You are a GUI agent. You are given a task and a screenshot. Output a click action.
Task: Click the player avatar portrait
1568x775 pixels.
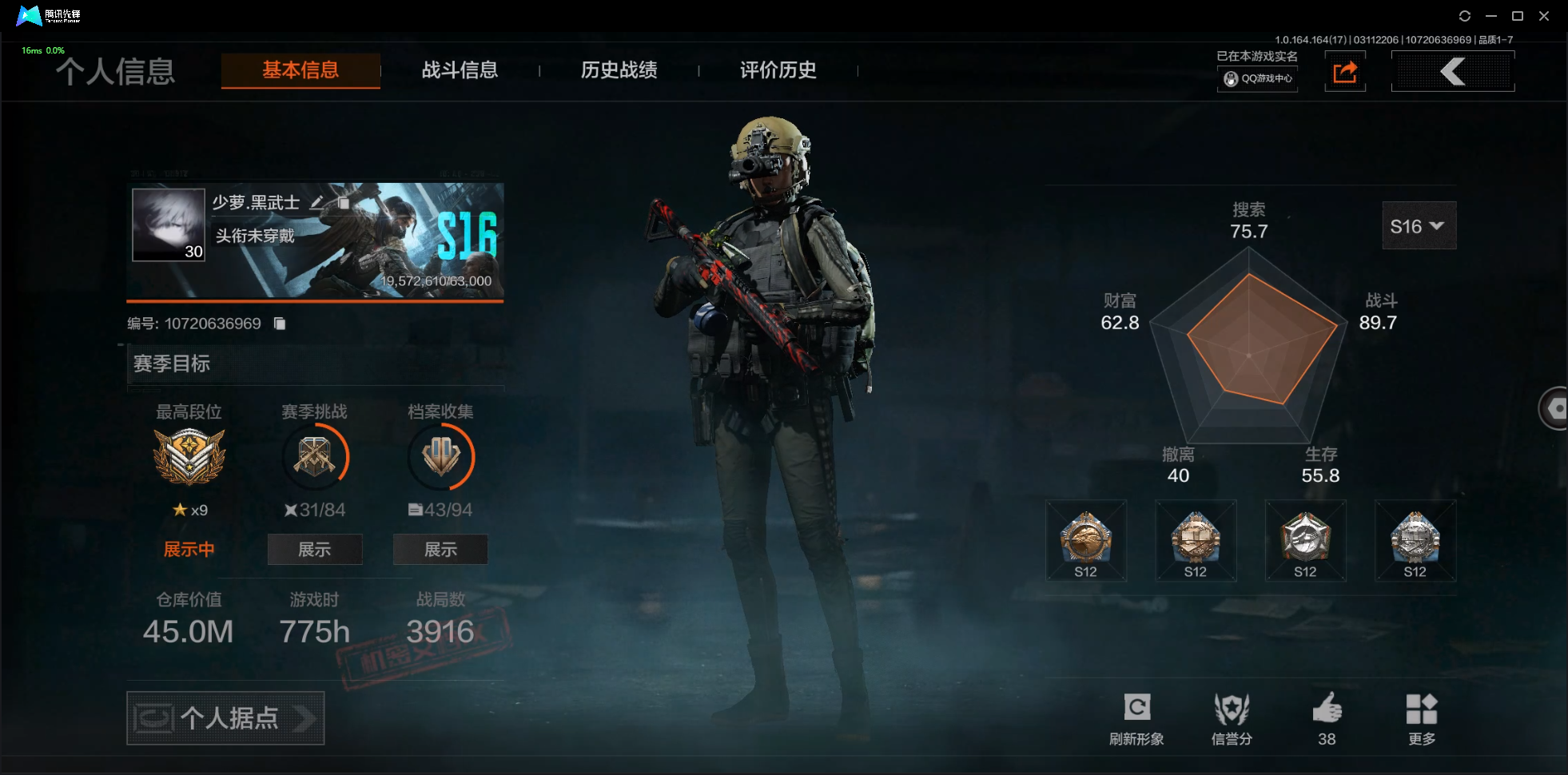click(169, 225)
